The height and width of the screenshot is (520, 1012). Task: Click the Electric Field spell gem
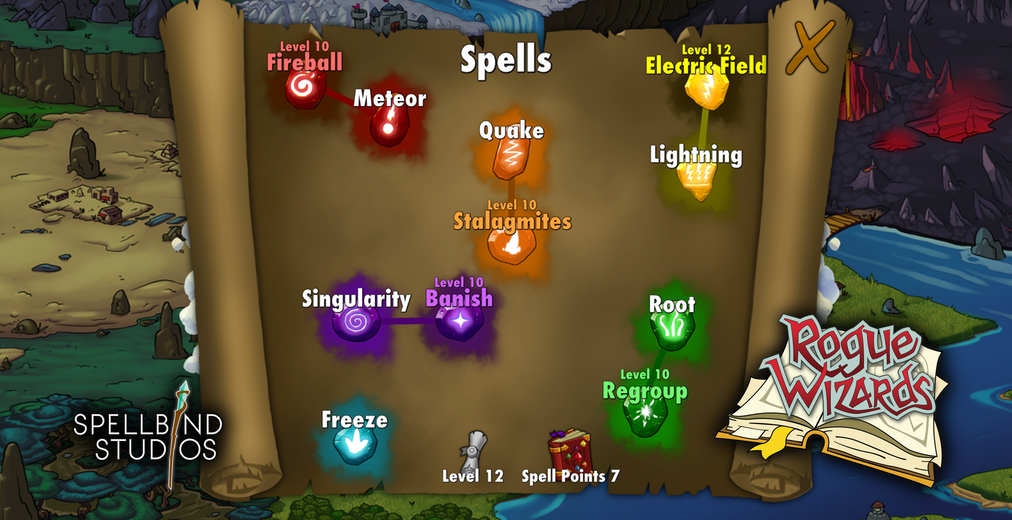[704, 92]
